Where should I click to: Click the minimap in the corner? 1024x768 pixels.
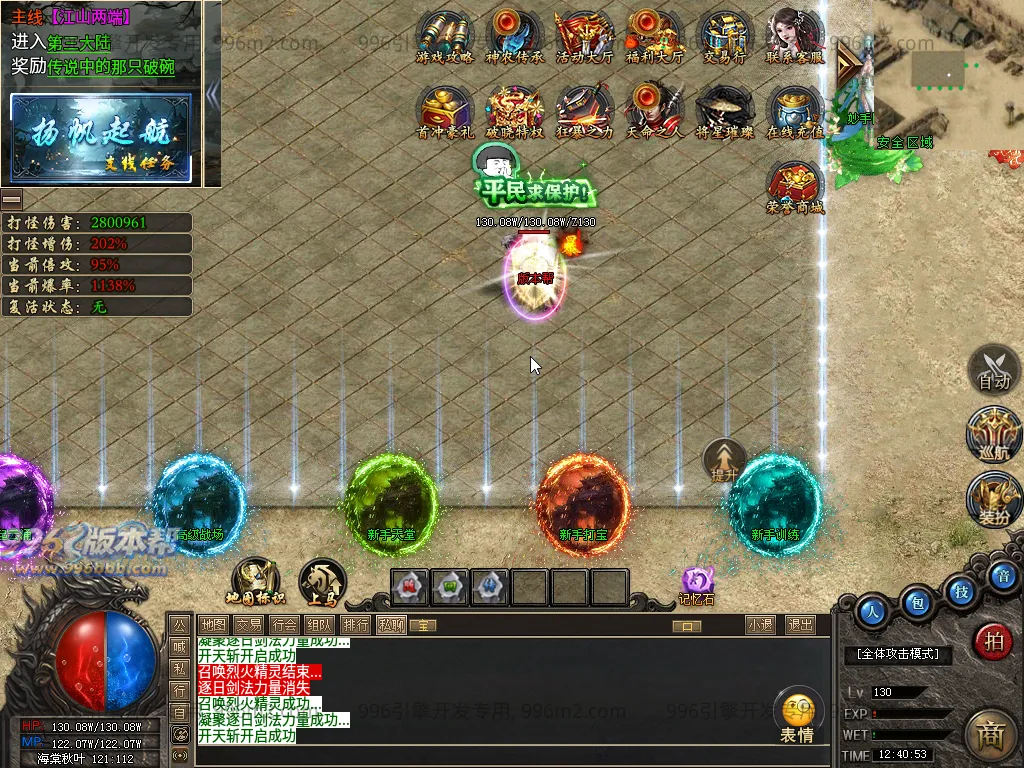pos(945,70)
